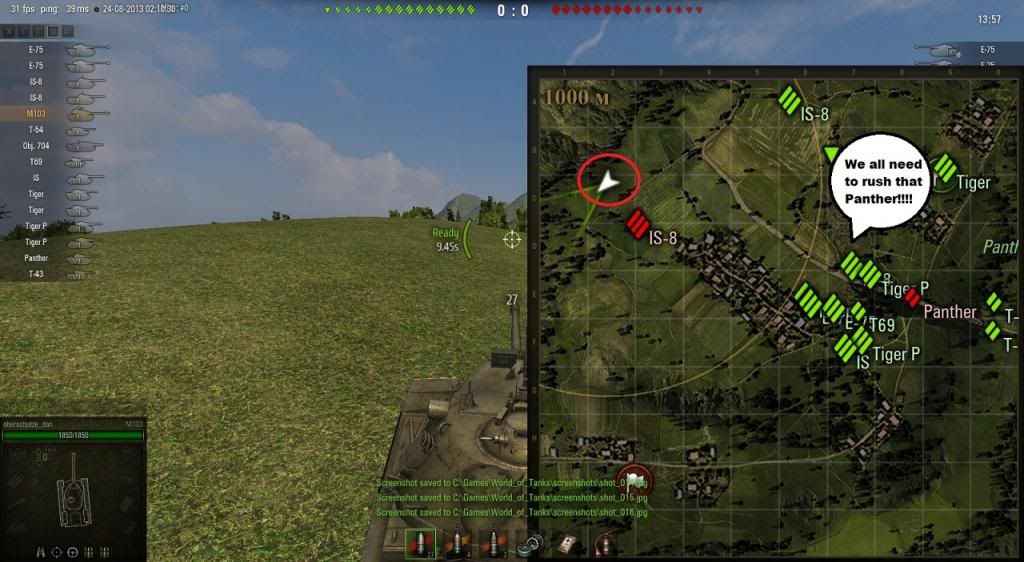Click the white player arrow on the map
The image size is (1024, 562).
pos(608,182)
